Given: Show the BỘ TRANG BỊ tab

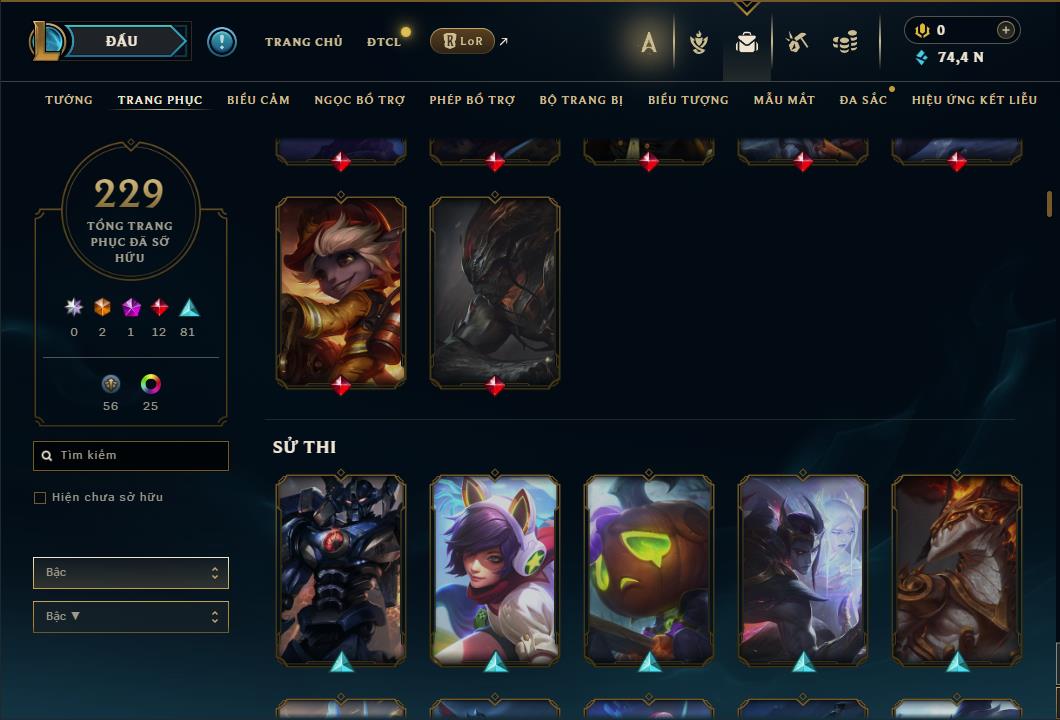Looking at the screenshot, I should [581, 100].
